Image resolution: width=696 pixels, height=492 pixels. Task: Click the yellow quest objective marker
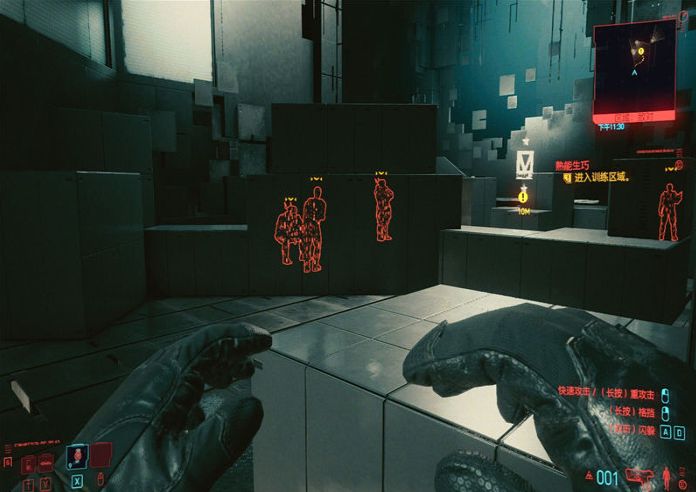tap(523, 197)
